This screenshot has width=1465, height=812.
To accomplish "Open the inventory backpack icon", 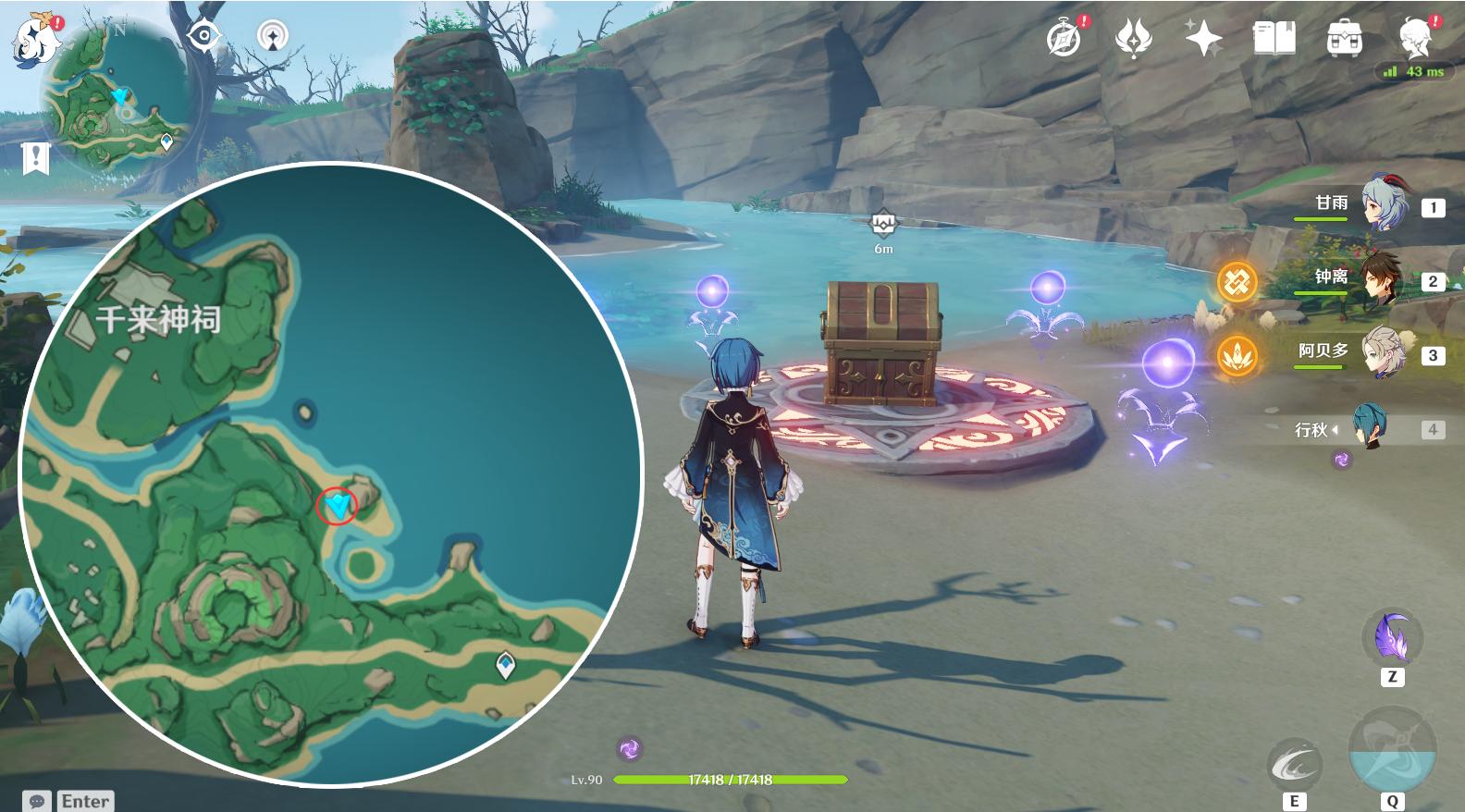I will point(1344,39).
